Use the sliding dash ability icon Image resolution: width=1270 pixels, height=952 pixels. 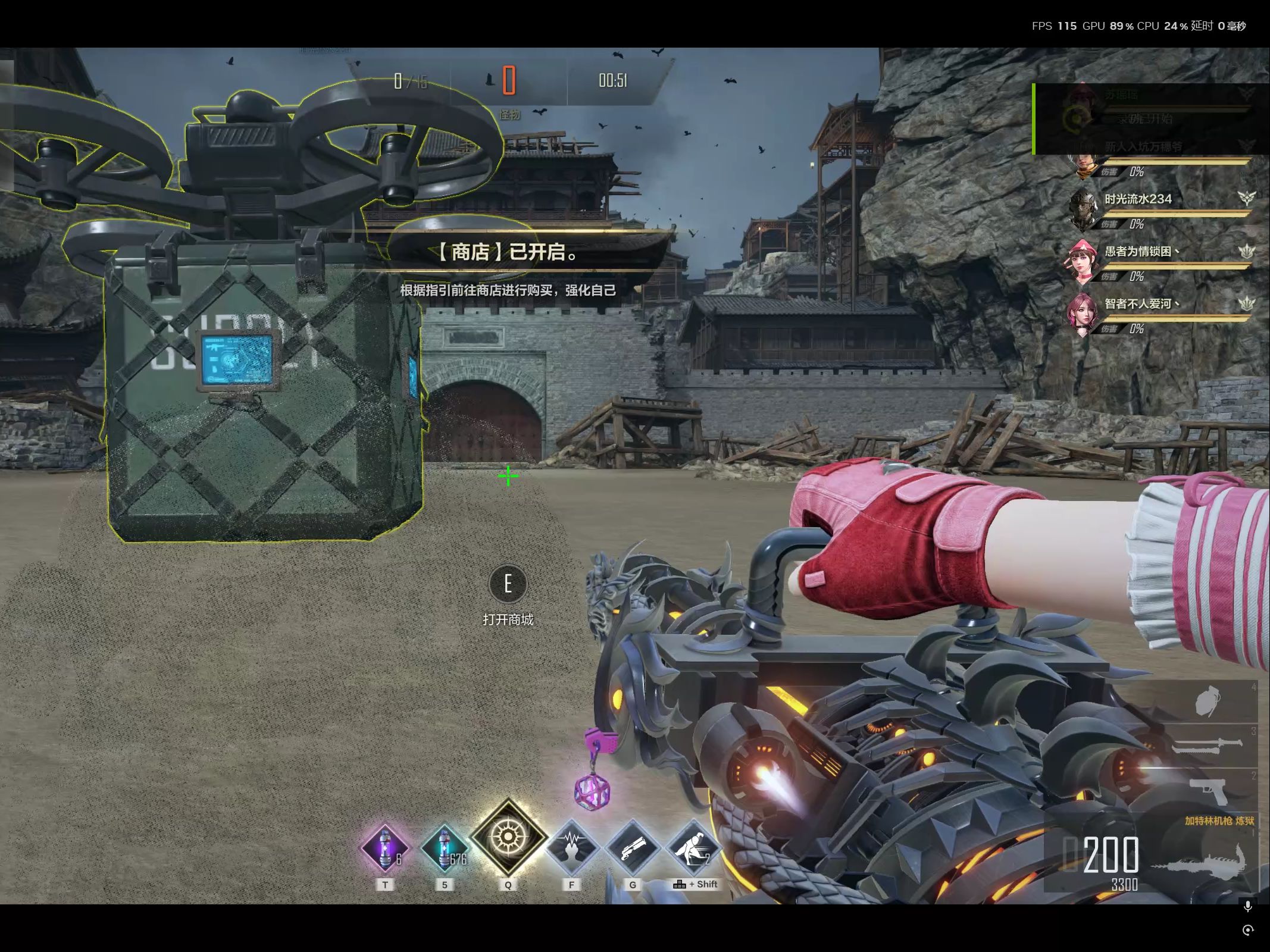693,848
